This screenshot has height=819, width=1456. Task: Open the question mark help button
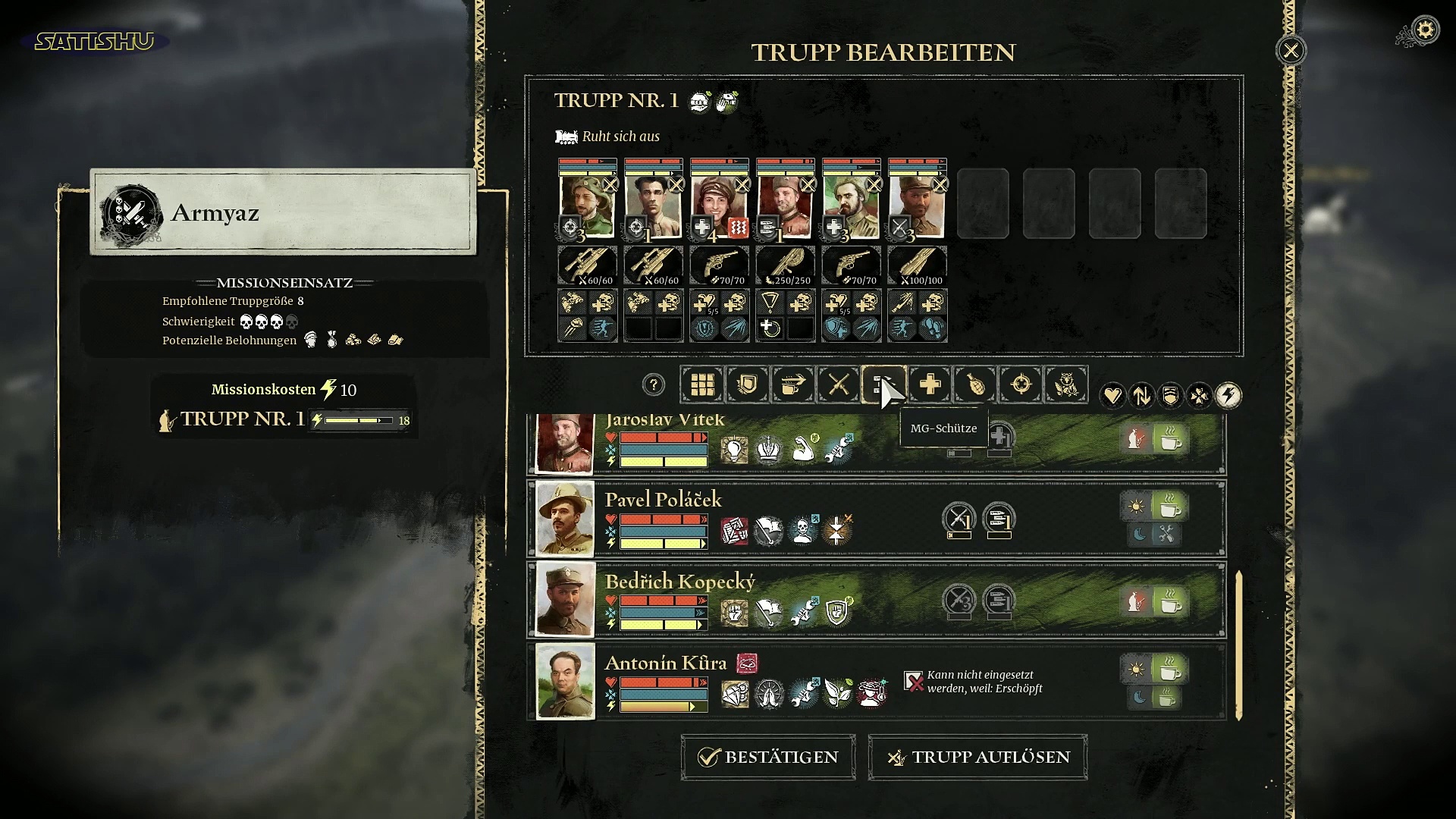653,384
